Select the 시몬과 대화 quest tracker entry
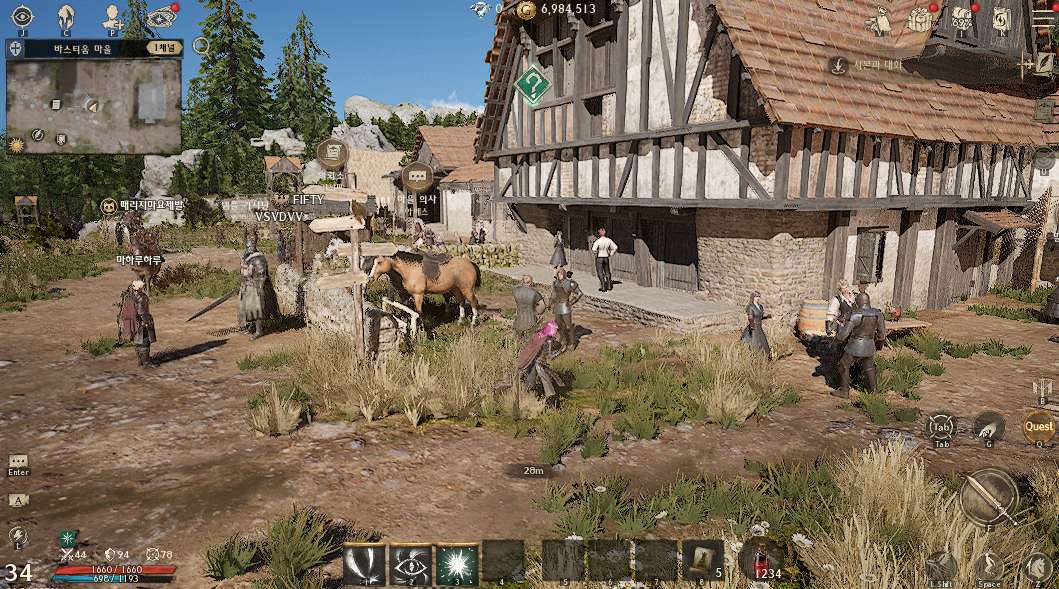This screenshot has height=589, width=1059. tap(872, 65)
